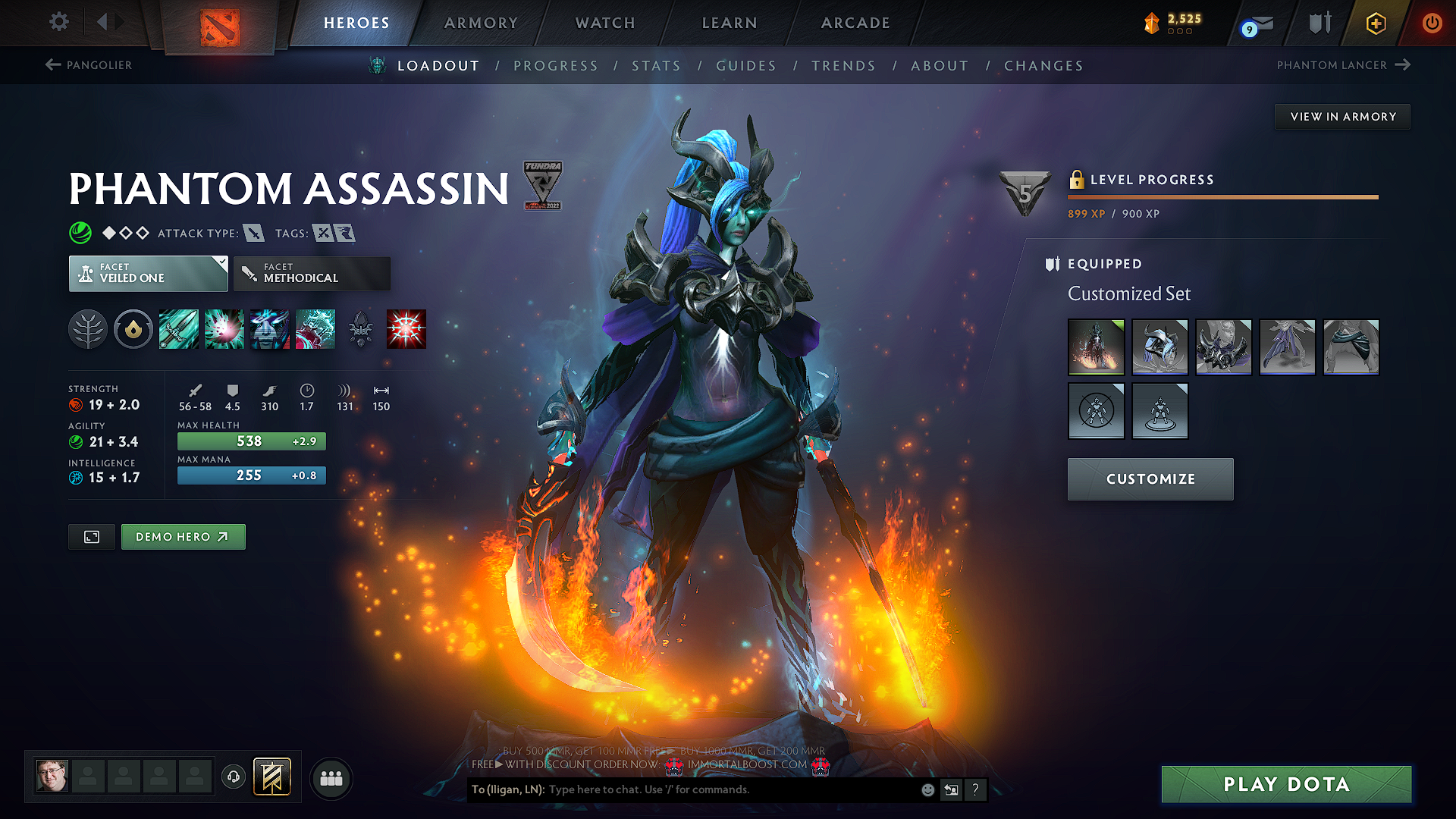The height and width of the screenshot is (819, 1456).
Task: Switch to the Methodical facet
Action: [312, 273]
